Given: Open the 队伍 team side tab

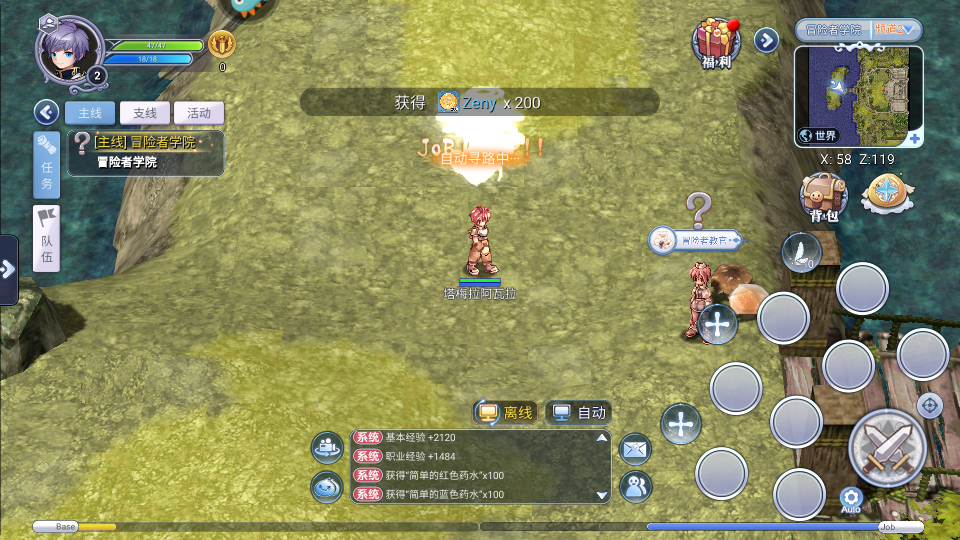Looking at the screenshot, I should (x=46, y=238).
